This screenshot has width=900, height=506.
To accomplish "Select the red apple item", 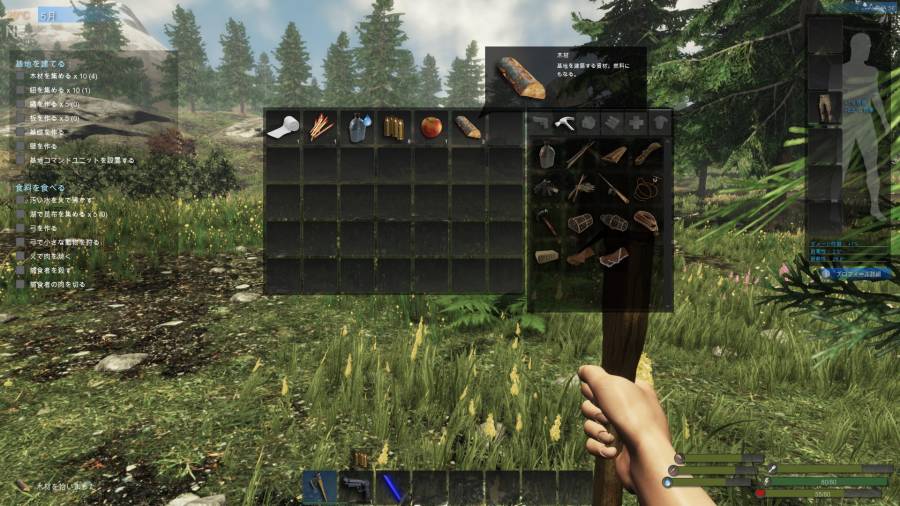I will [431, 127].
